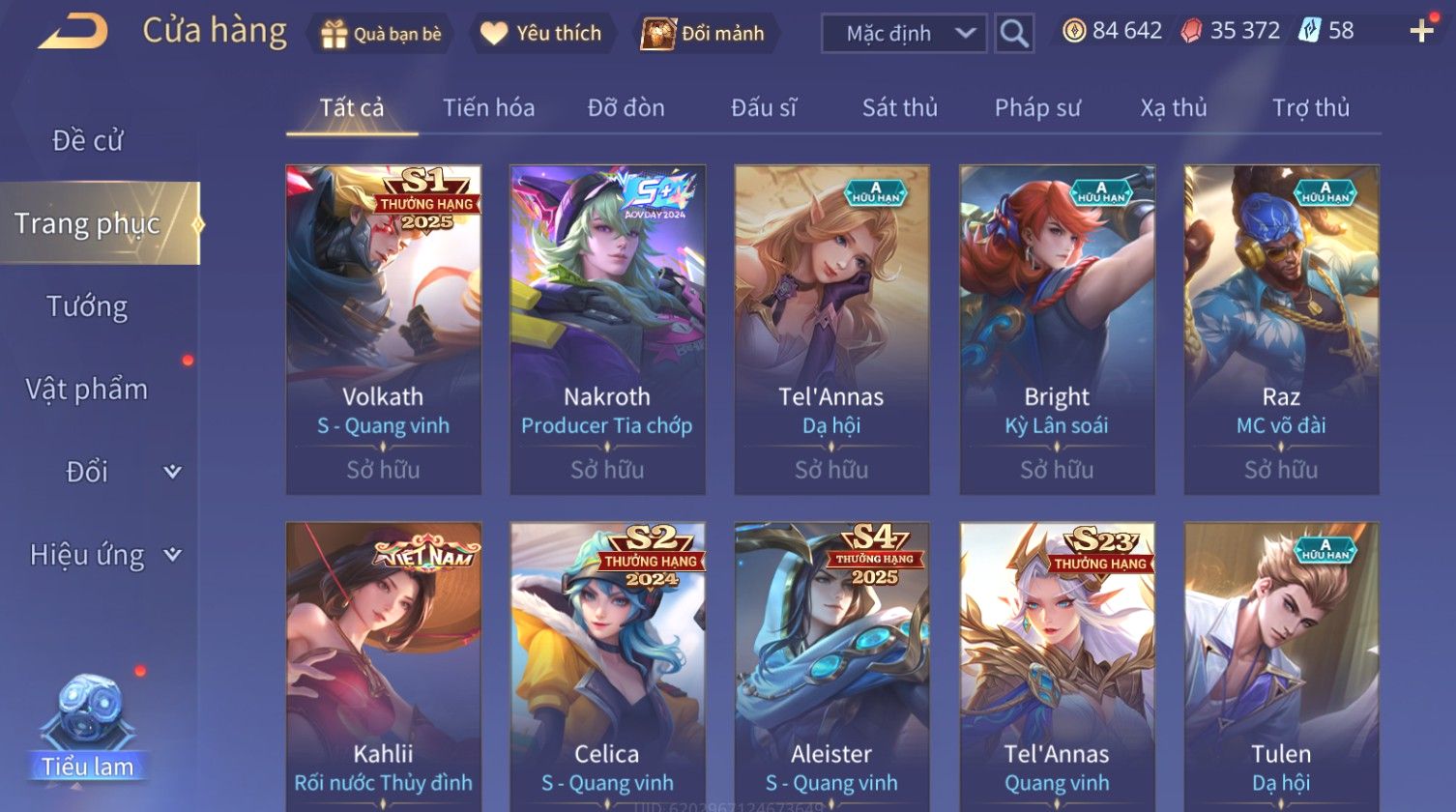Go to the Vật phẩm items section
1456x812 pixels.
[x=87, y=390]
